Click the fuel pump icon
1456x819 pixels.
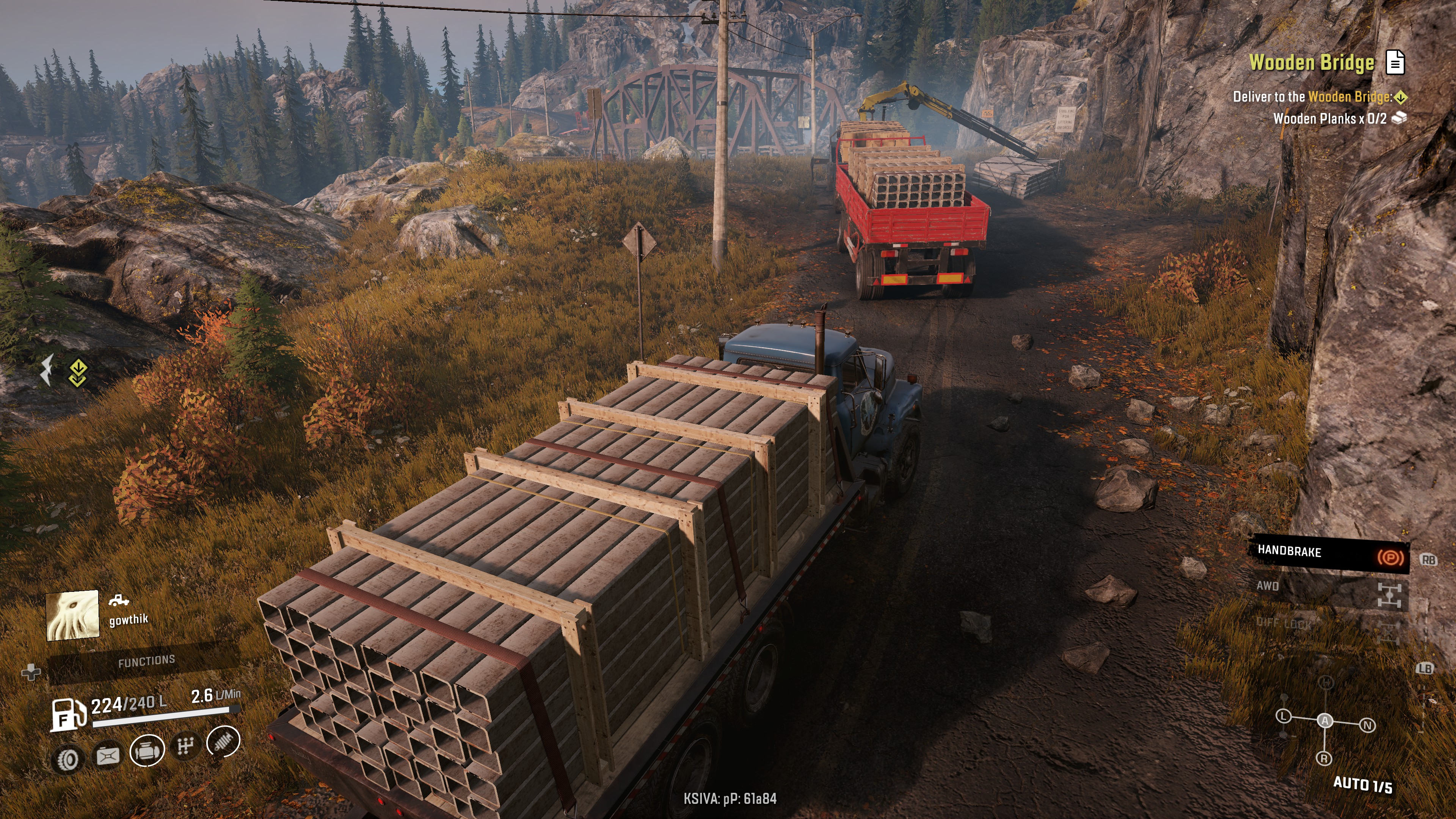68,715
